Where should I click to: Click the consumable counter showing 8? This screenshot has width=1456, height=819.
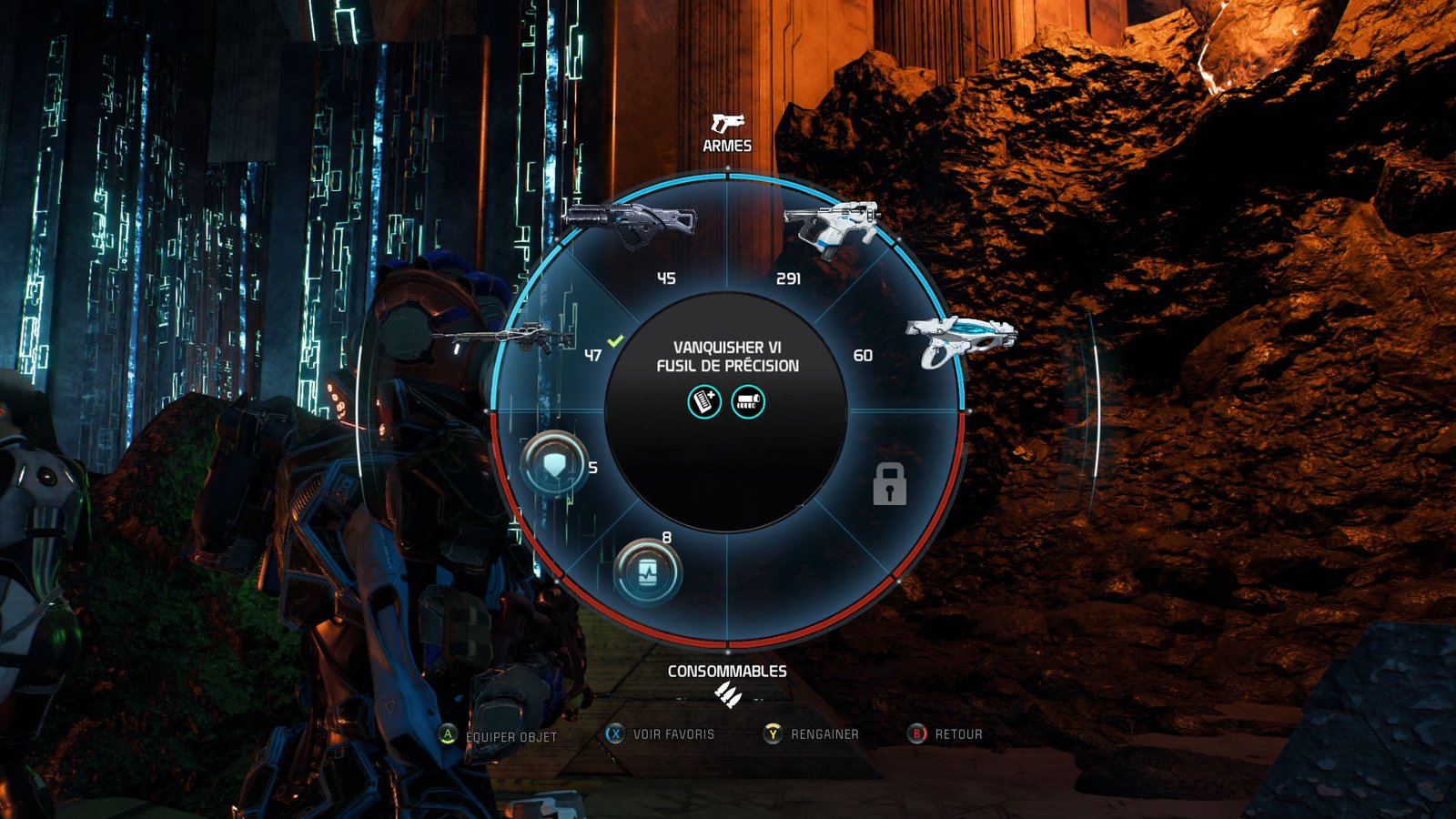pyautogui.click(x=668, y=536)
